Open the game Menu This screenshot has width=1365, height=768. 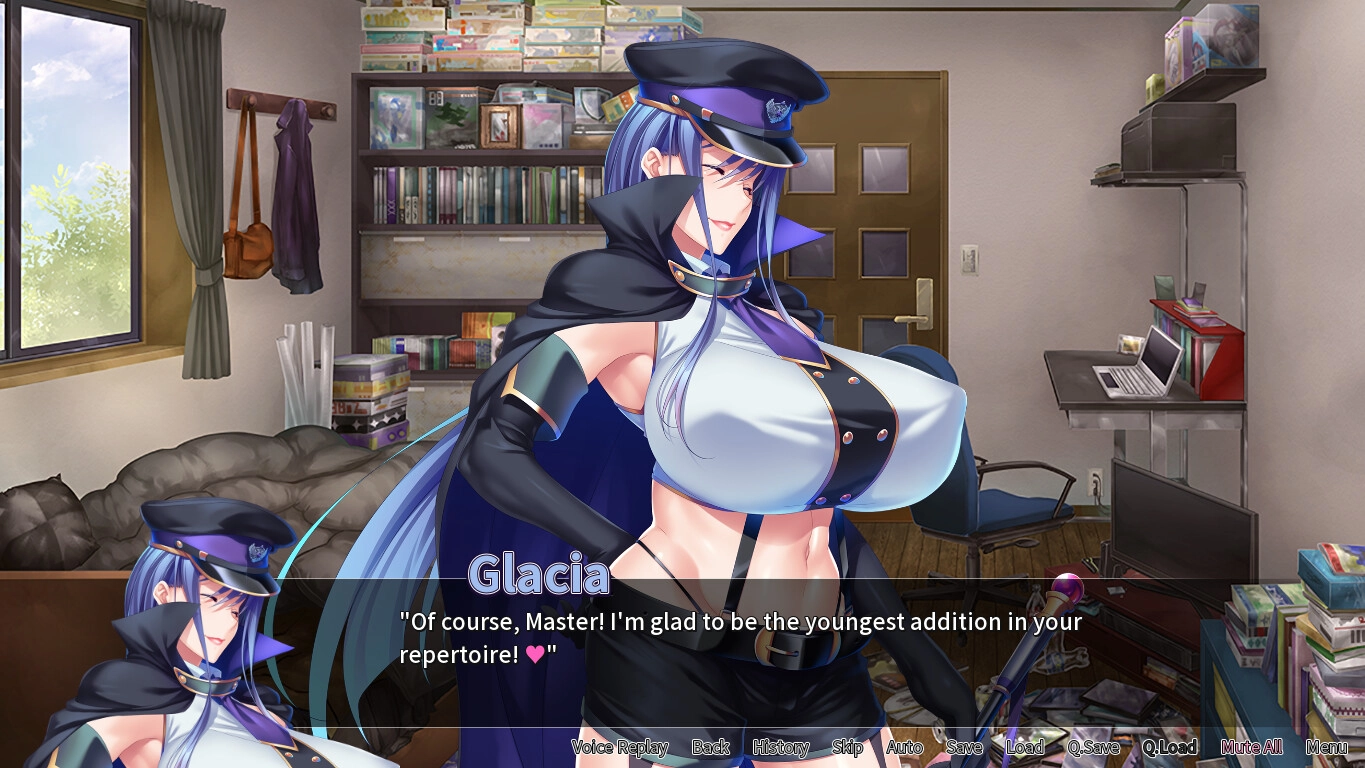(x=1326, y=747)
